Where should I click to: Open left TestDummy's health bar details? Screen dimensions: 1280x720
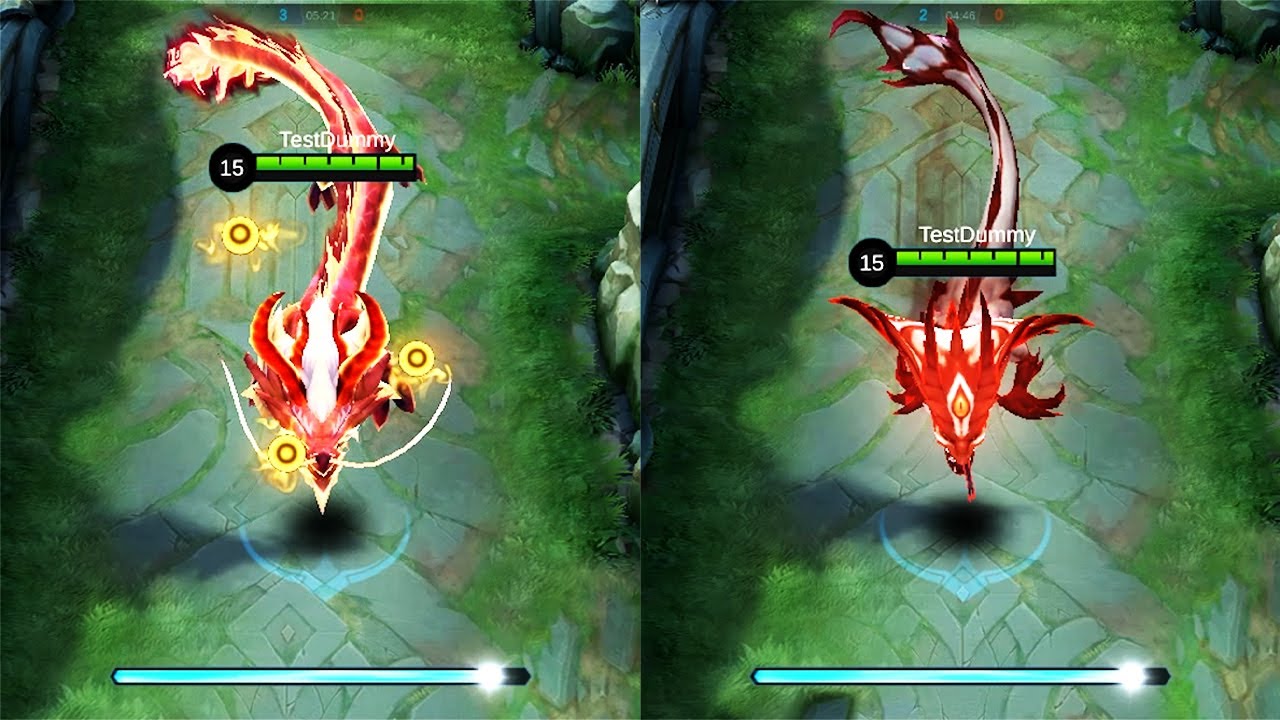click(x=335, y=162)
